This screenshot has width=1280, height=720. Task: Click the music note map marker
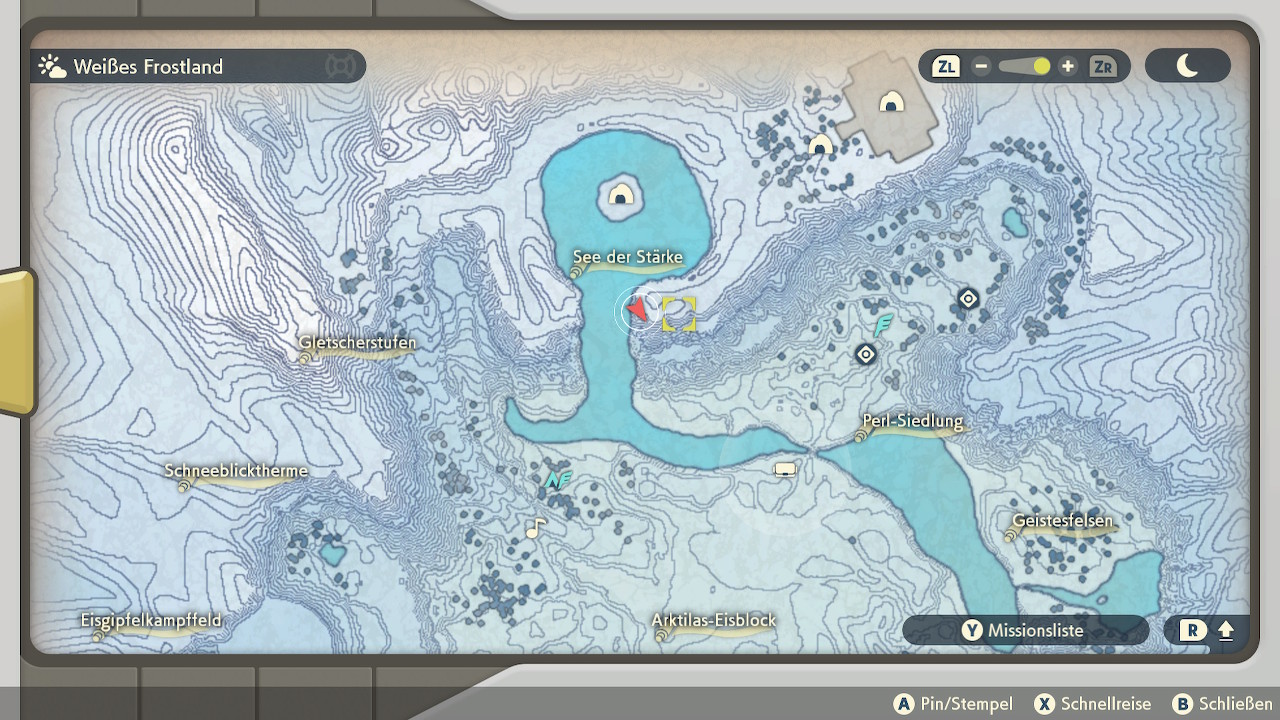[536, 527]
